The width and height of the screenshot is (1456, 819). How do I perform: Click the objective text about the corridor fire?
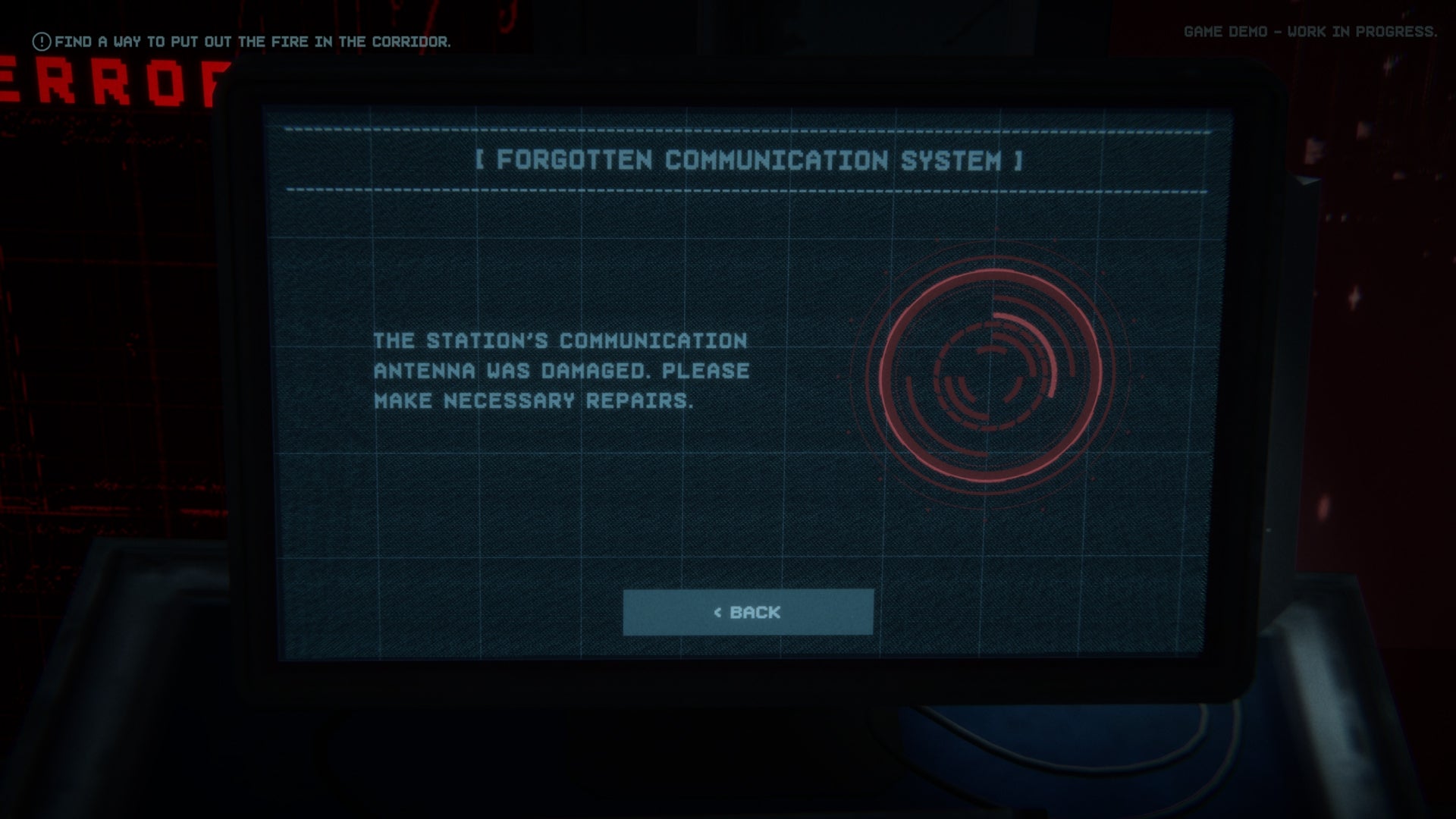coord(254,42)
